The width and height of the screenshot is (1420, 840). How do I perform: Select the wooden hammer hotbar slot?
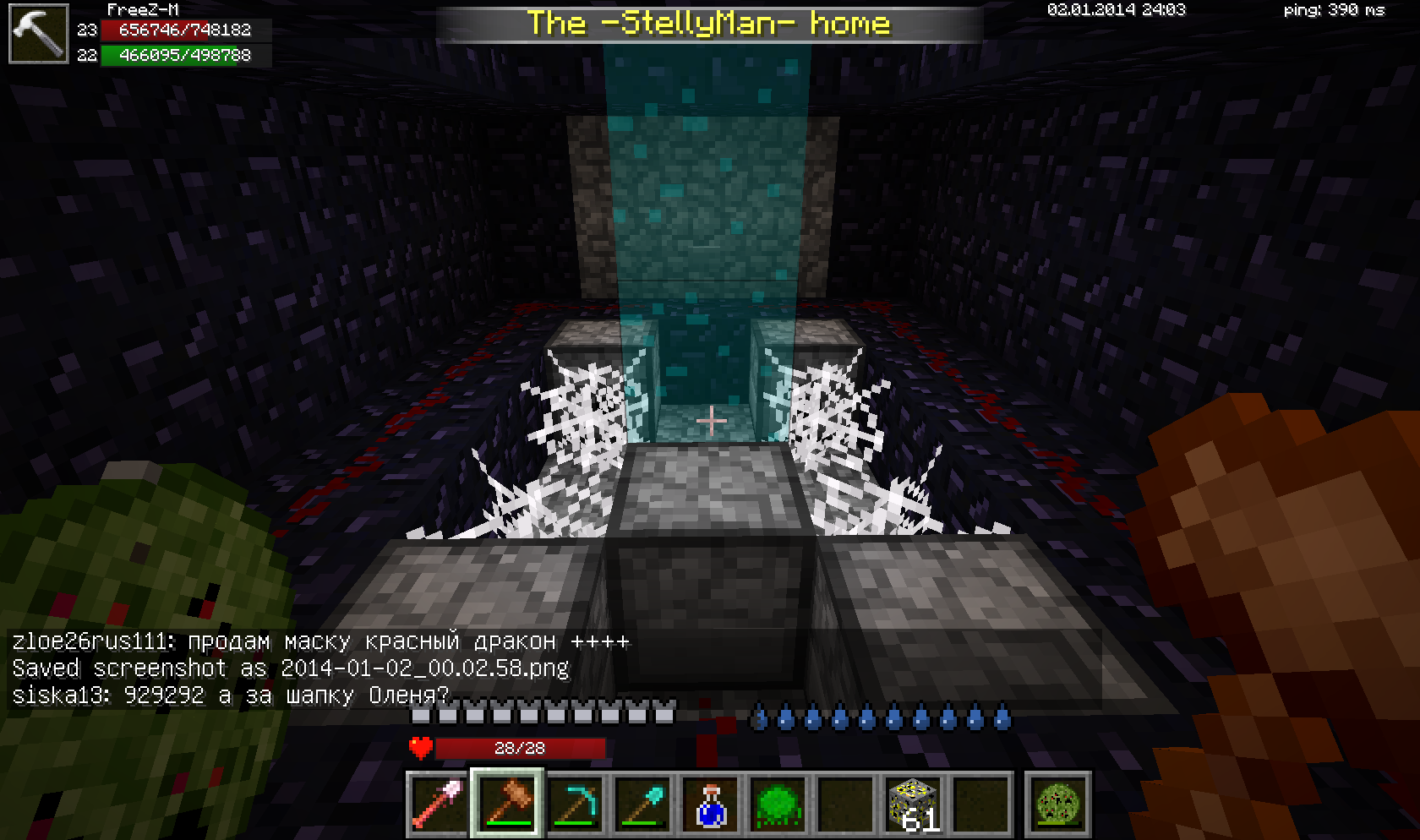tap(507, 803)
